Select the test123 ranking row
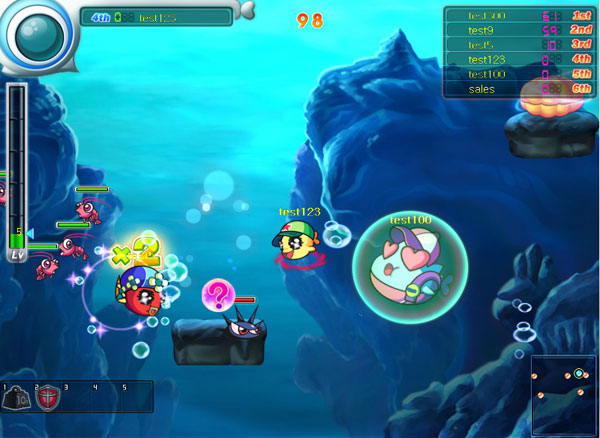The width and height of the screenshot is (600, 438). pos(518,60)
